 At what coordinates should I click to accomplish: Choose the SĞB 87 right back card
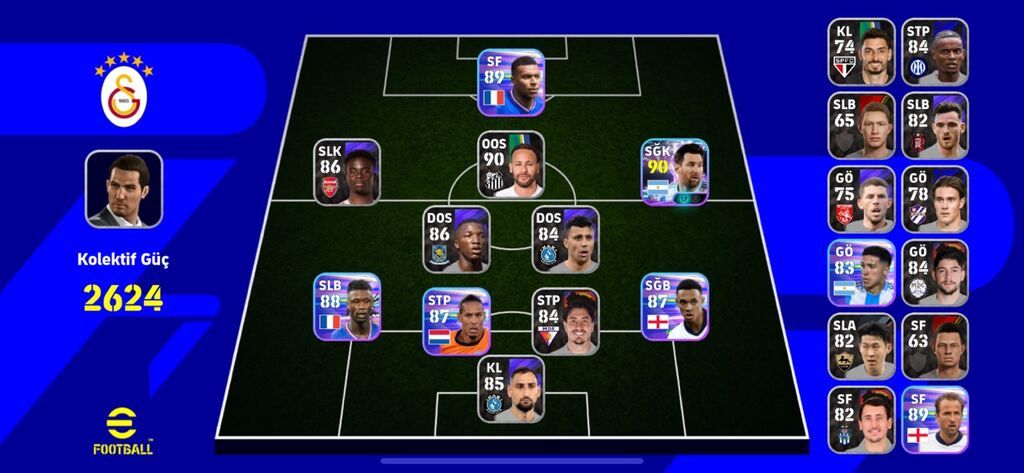click(x=675, y=307)
